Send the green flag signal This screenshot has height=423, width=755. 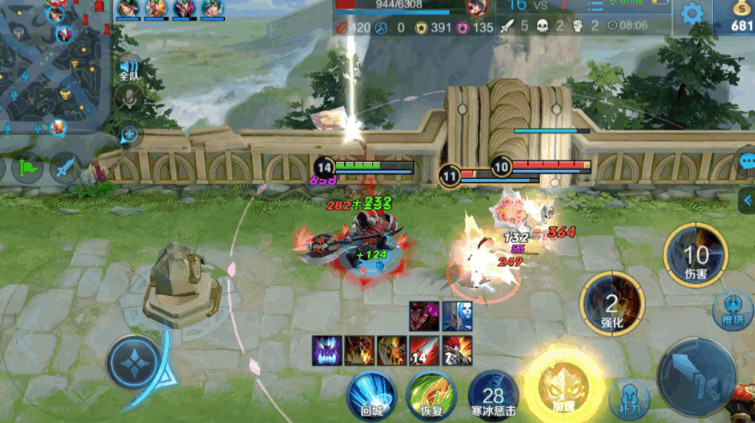27,168
